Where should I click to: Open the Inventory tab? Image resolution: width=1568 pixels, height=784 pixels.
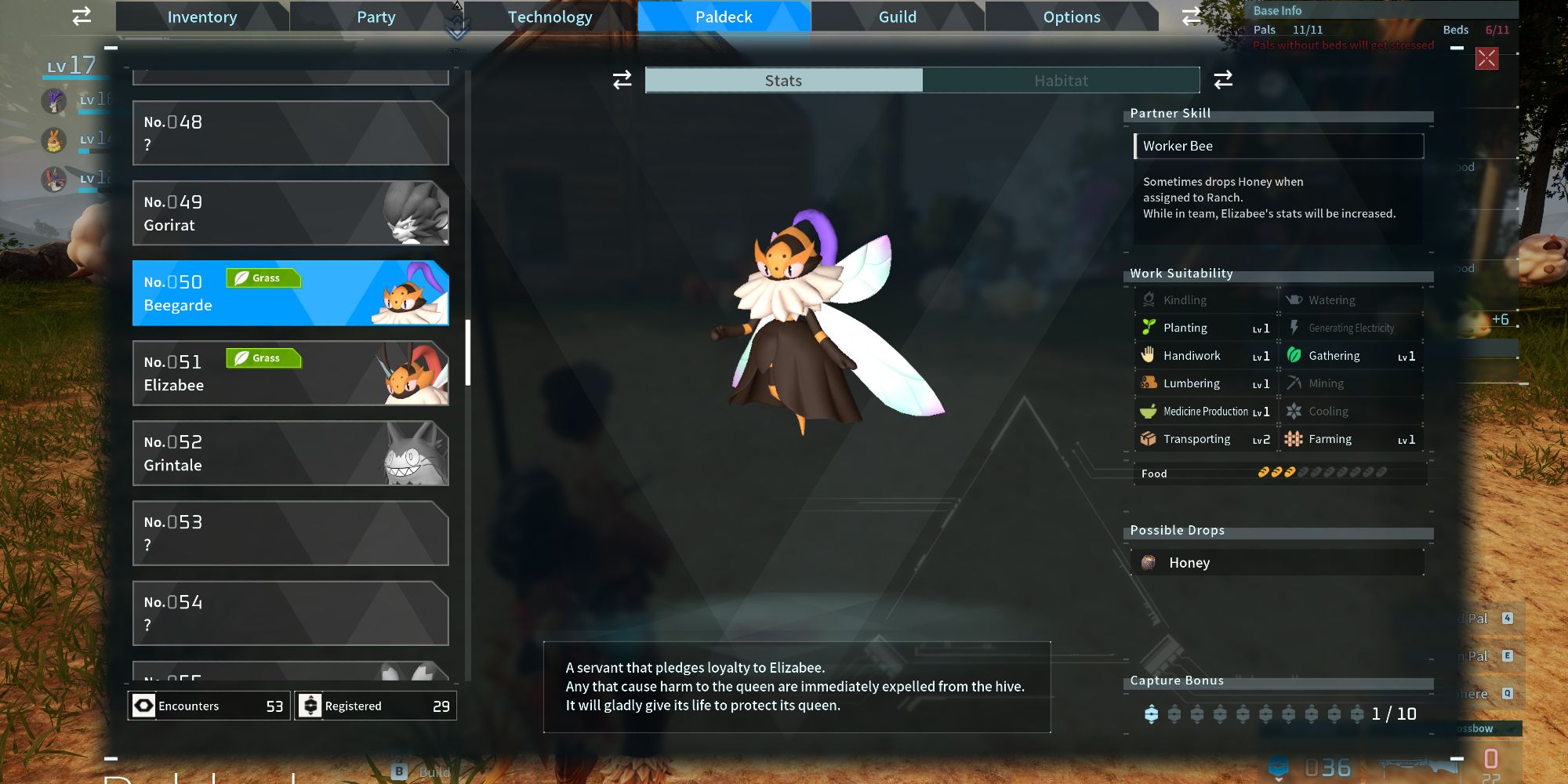point(201,17)
